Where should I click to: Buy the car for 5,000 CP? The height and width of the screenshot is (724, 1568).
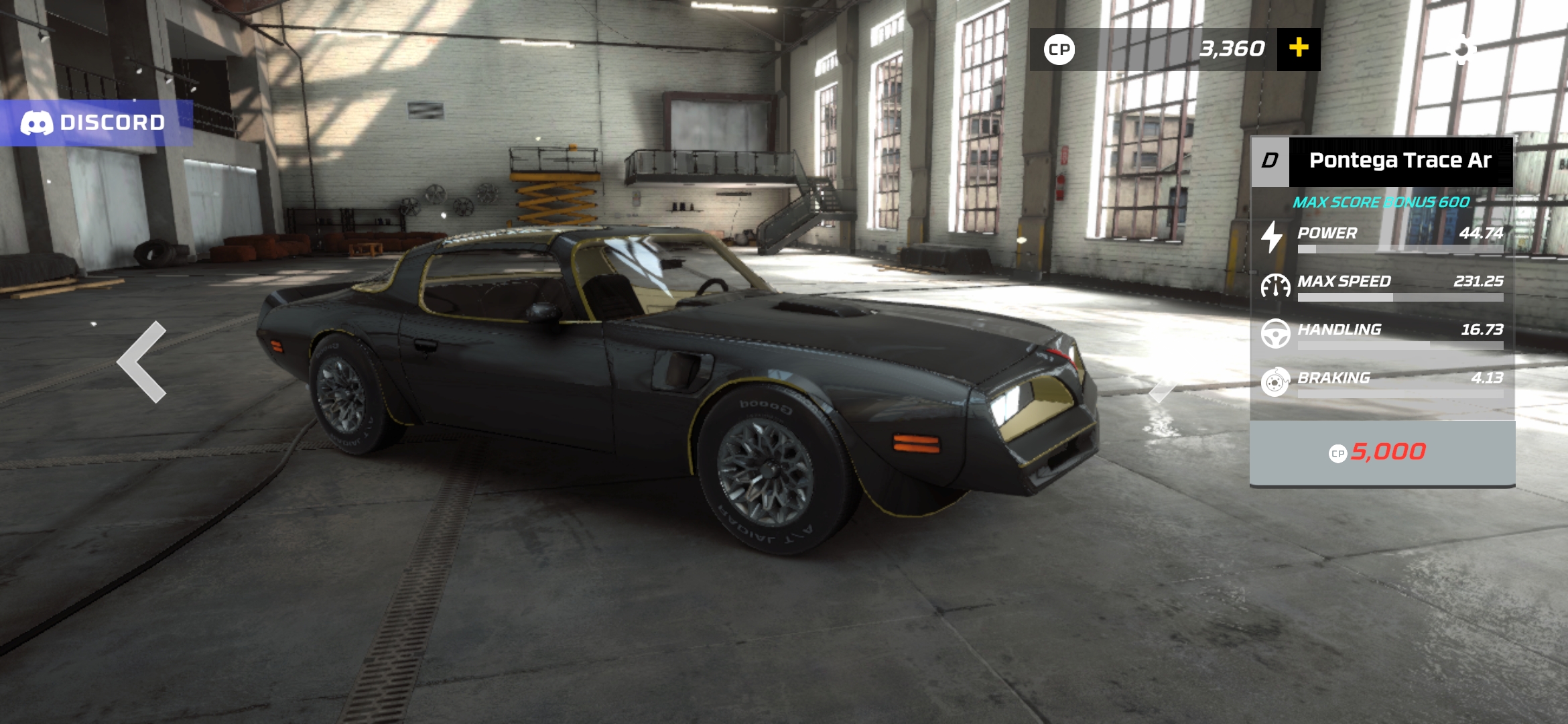click(x=1382, y=452)
